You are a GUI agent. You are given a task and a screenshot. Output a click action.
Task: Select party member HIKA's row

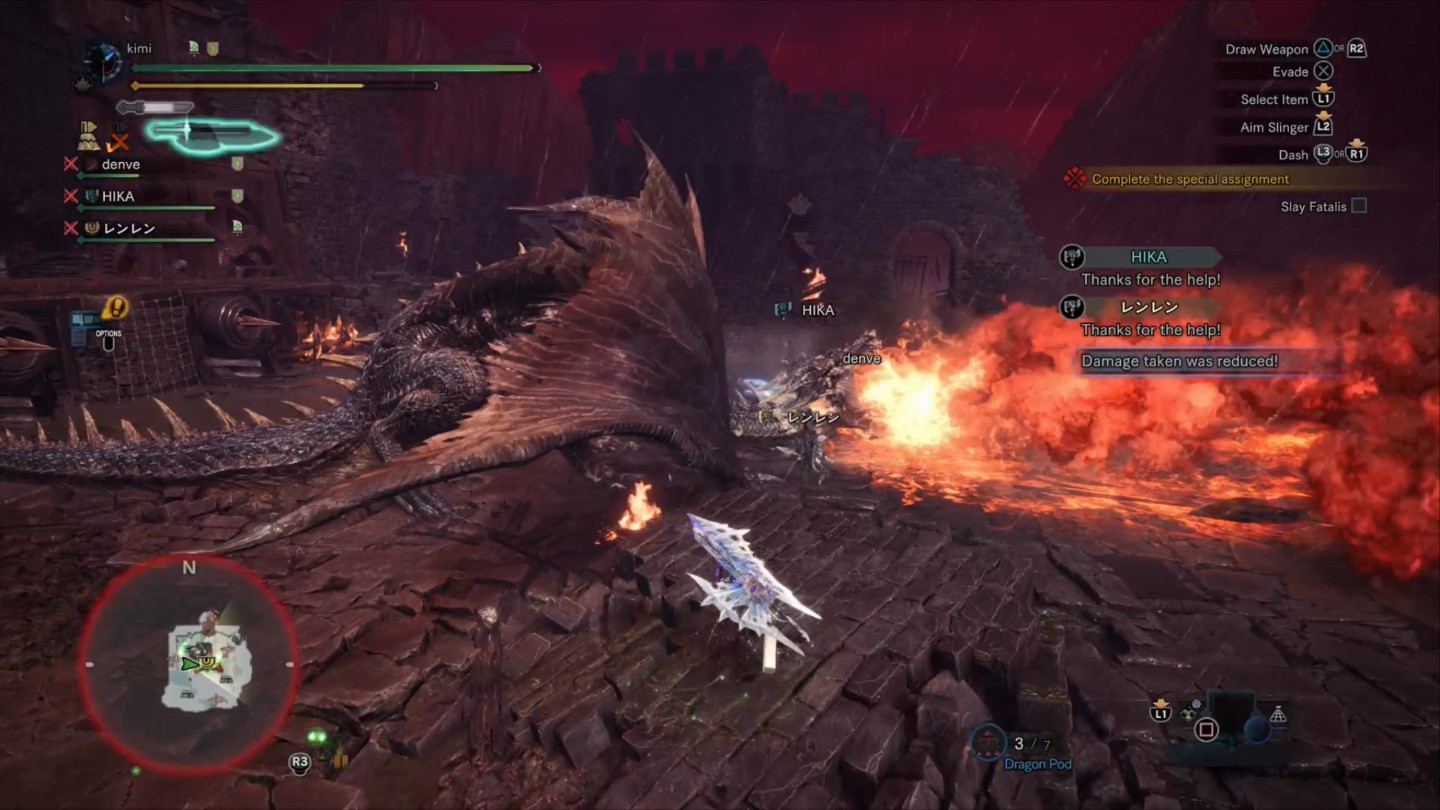118,197
